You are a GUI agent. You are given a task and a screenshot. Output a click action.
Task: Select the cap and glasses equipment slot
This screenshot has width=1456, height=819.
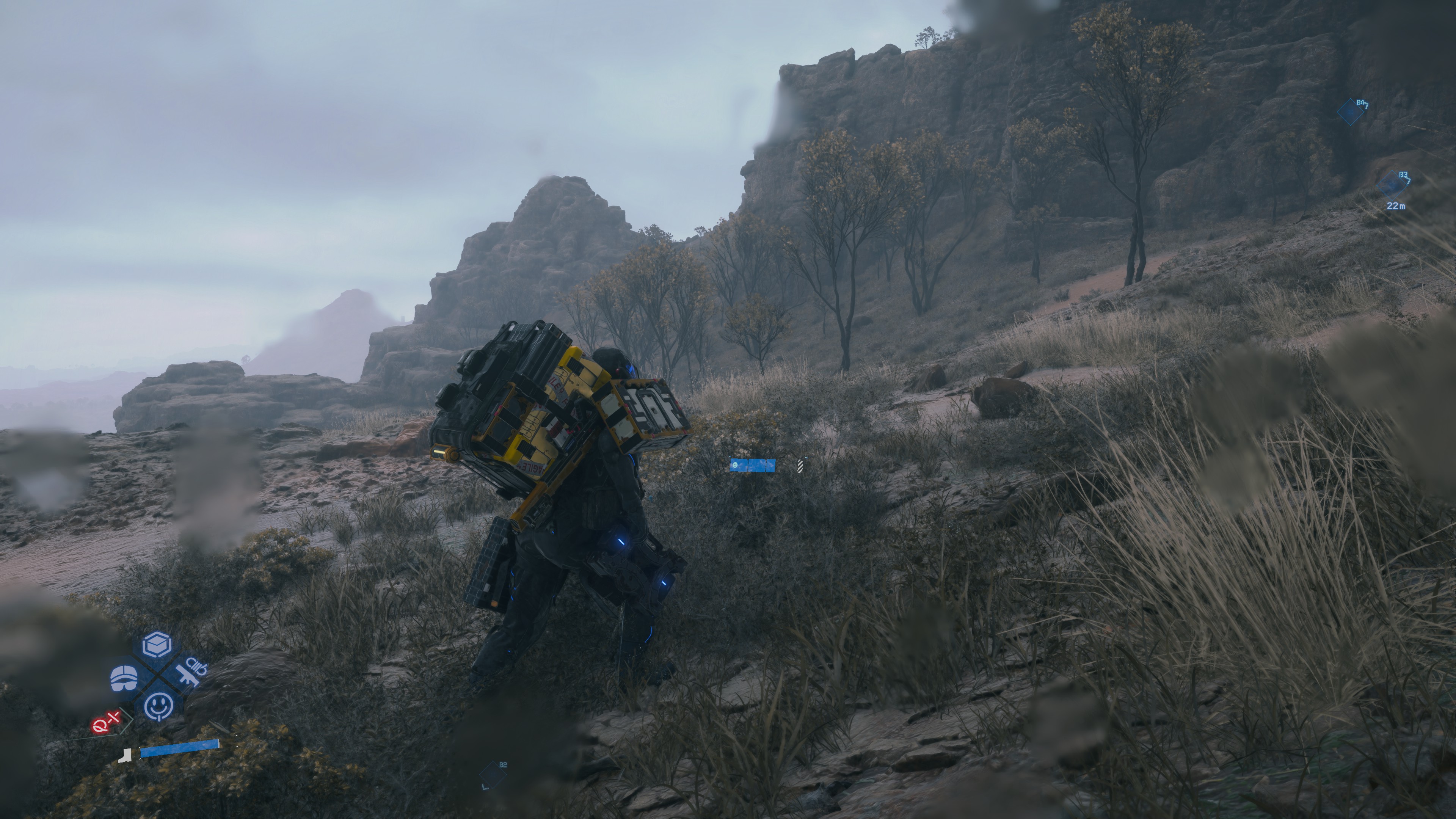click(x=124, y=677)
